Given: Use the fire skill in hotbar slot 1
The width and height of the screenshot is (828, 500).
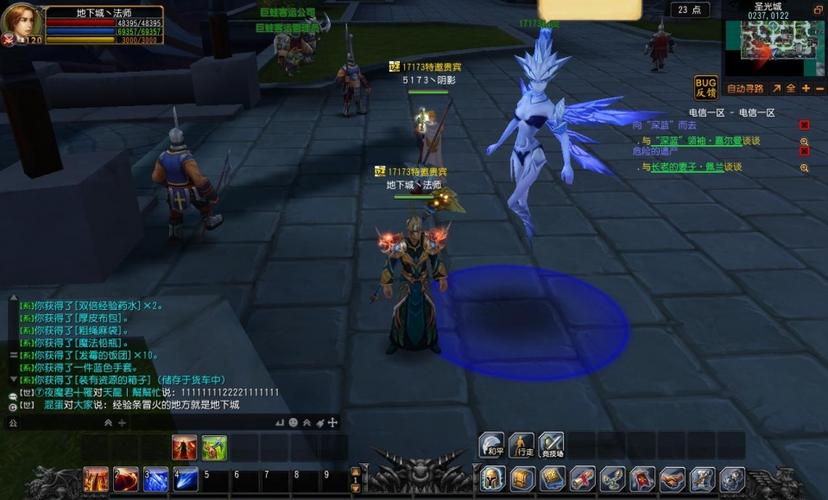Looking at the screenshot, I should (x=96, y=479).
